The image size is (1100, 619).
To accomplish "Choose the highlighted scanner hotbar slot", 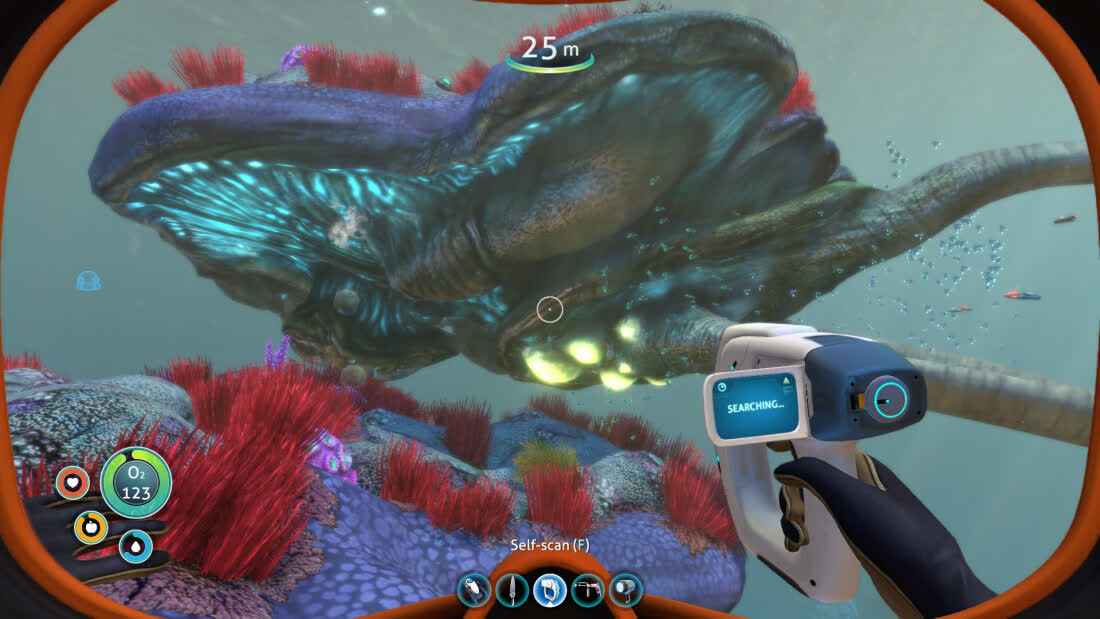I will pos(549,590).
